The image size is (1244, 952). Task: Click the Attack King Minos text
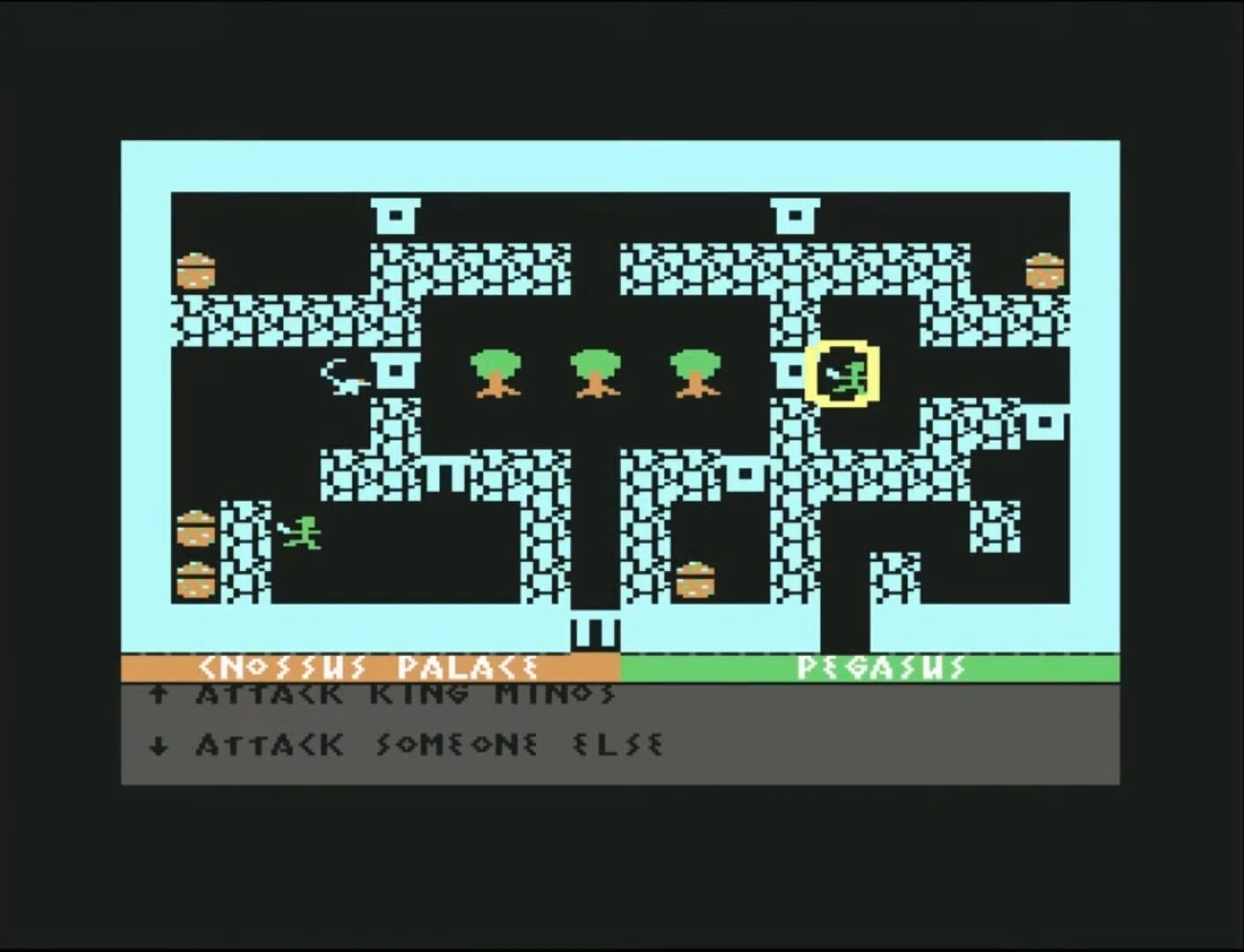pos(406,695)
